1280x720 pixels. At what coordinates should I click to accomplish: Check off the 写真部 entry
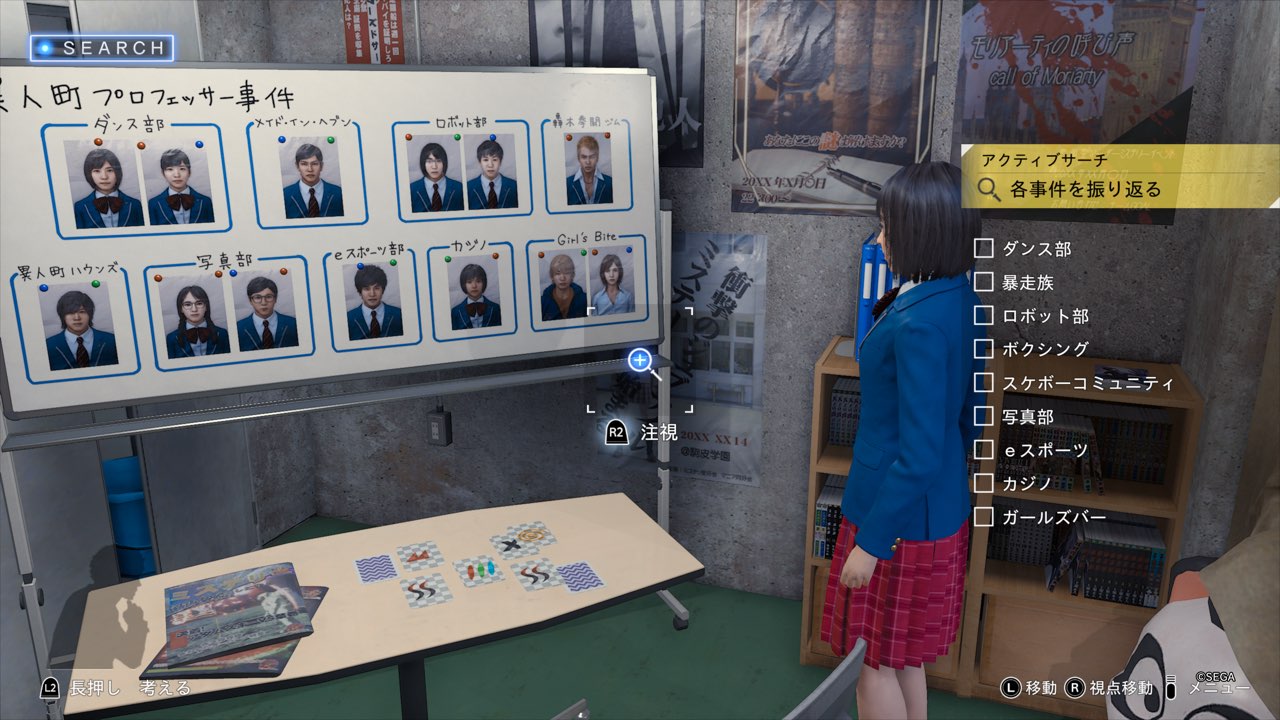(x=984, y=417)
